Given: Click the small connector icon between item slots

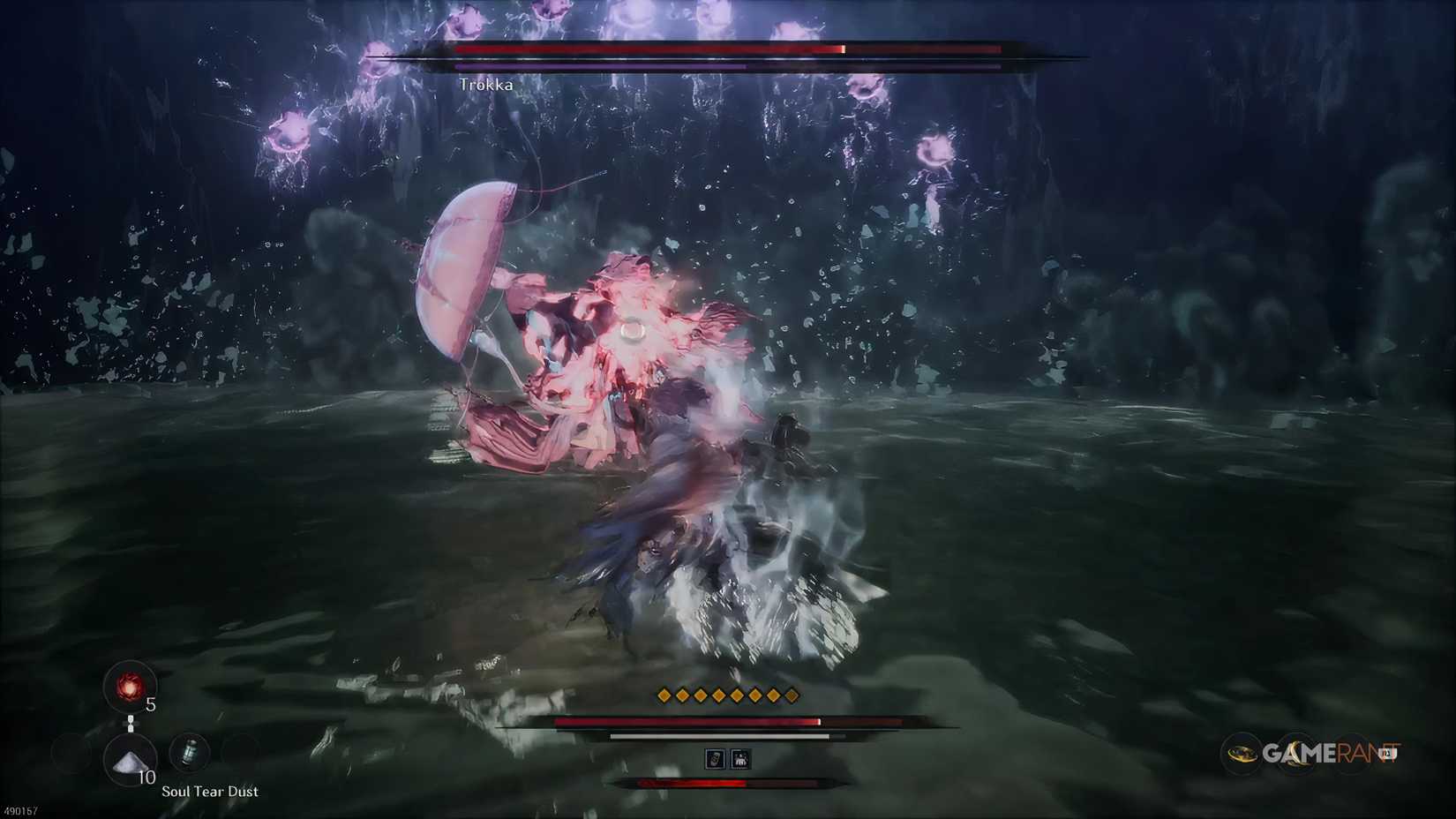Looking at the screenshot, I should 131,723.
